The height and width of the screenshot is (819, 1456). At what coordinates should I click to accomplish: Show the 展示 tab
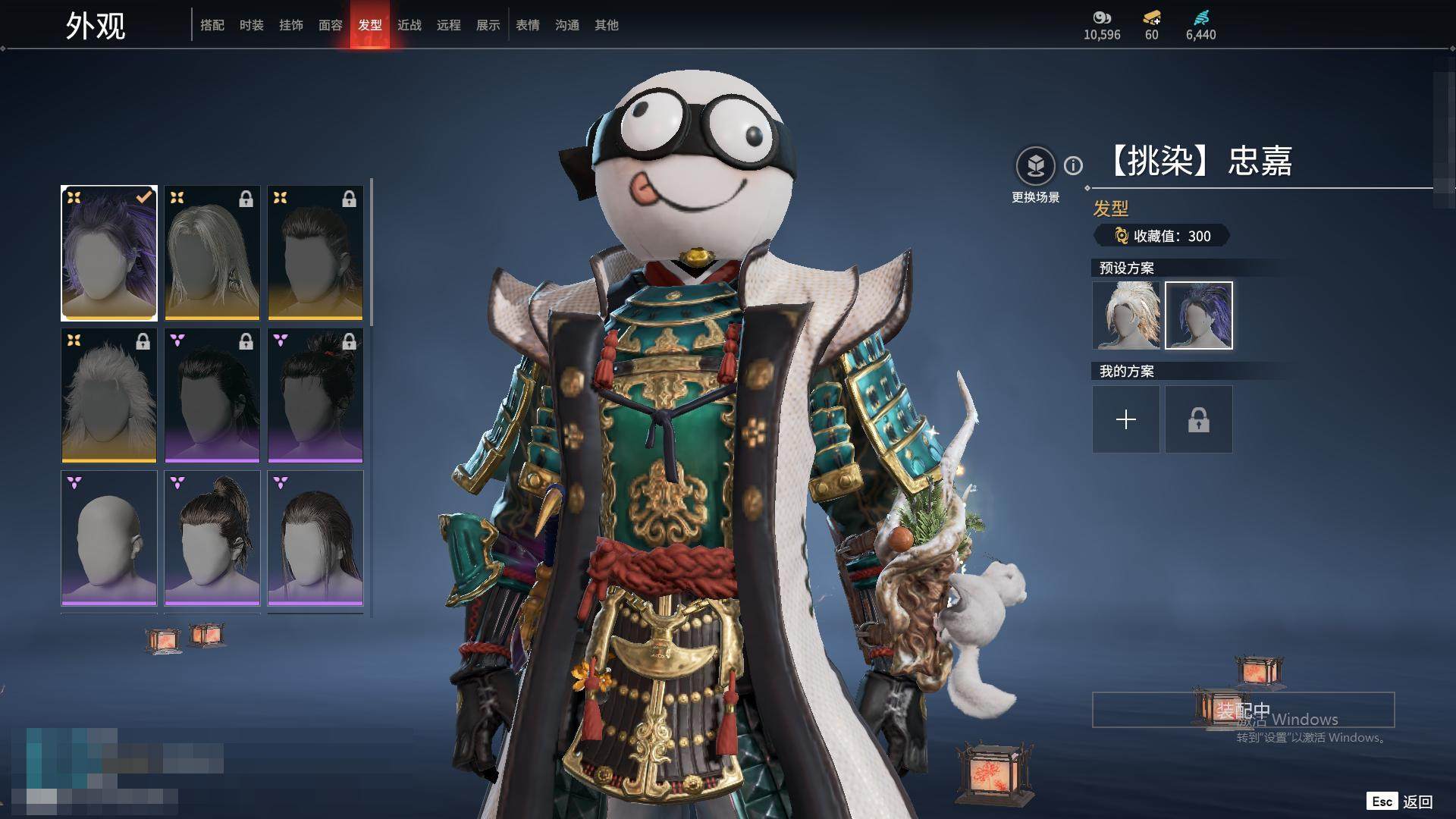tap(488, 25)
